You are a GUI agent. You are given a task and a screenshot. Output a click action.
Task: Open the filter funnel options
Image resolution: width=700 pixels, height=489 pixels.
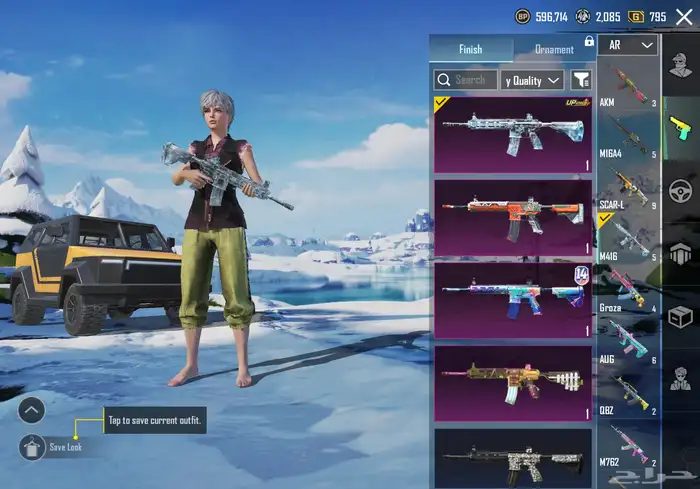coord(580,79)
